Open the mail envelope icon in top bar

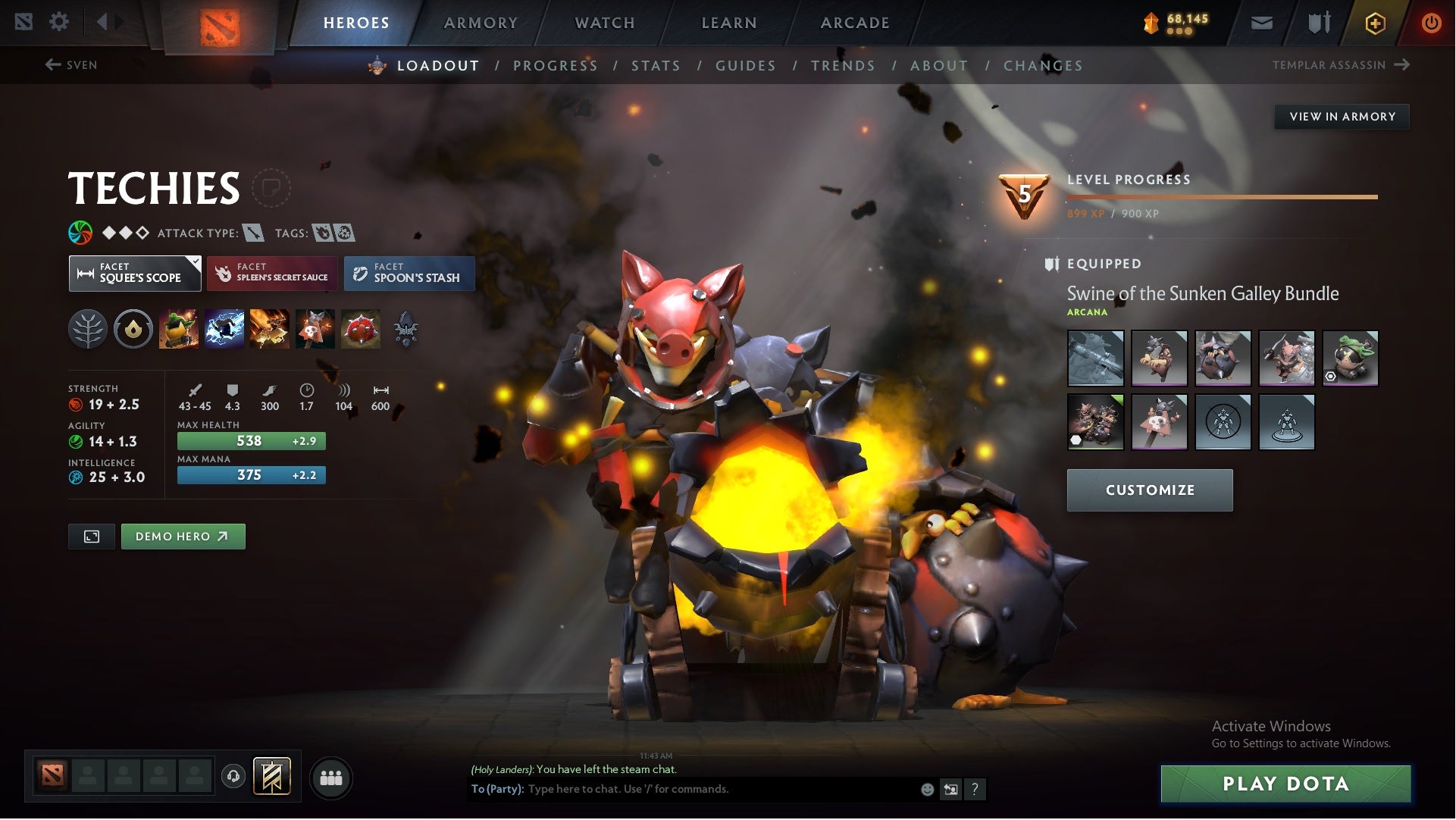coord(1260,22)
